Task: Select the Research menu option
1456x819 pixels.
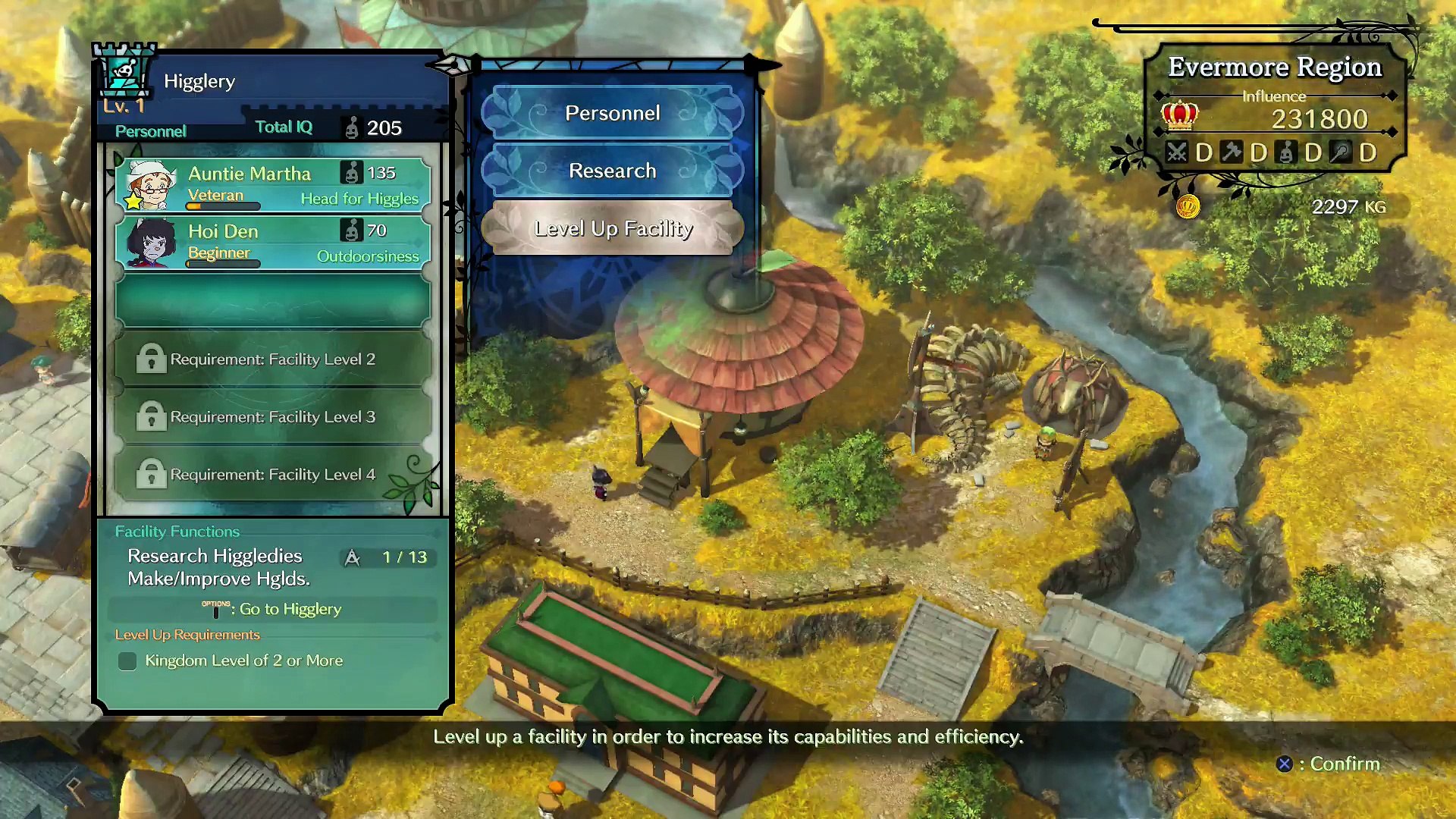Action: point(612,171)
